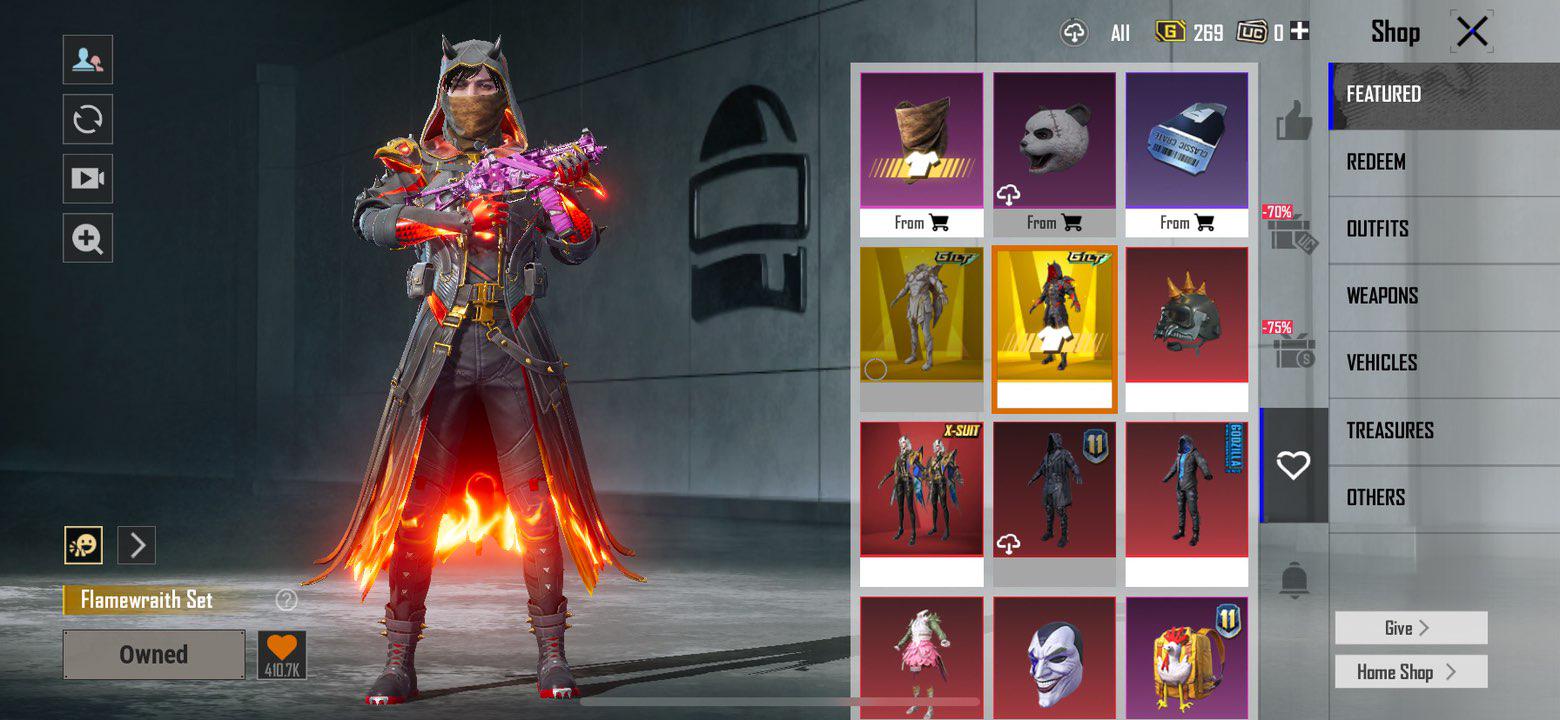Close the Shop screen
1560x720 pixels.
tap(1472, 33)
